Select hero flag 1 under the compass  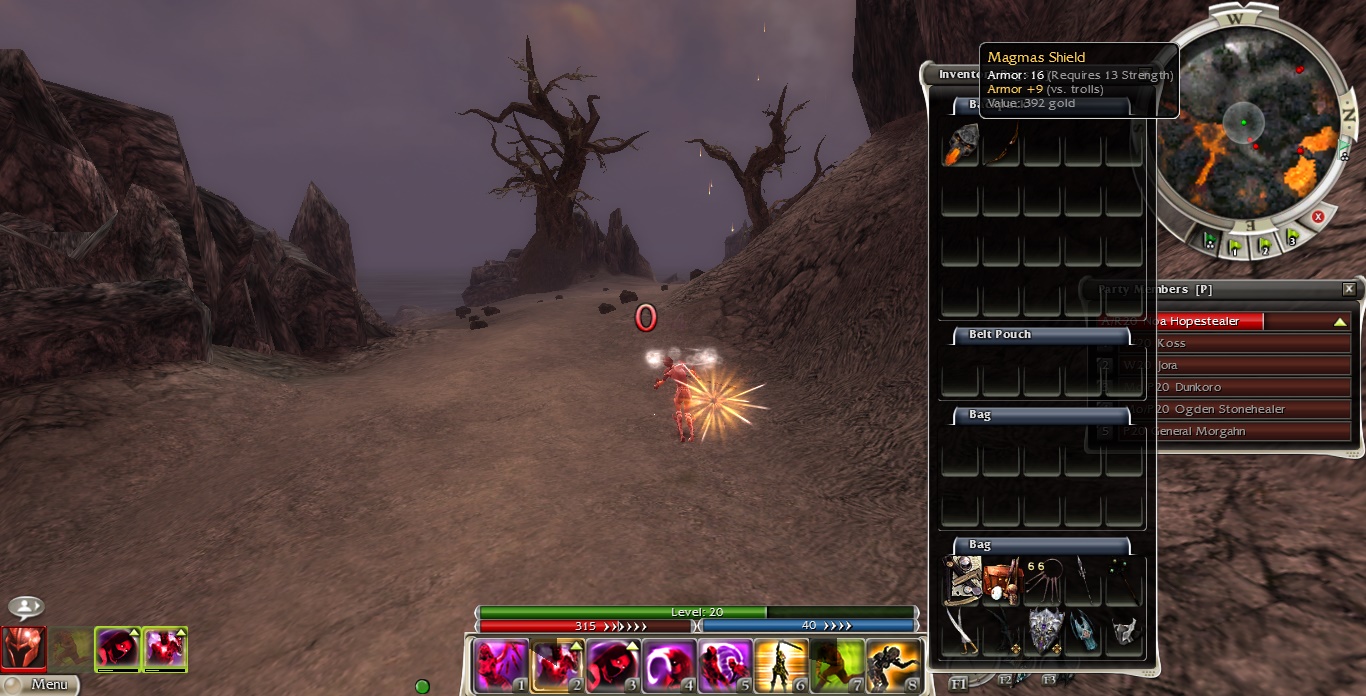pos(1236,245)
